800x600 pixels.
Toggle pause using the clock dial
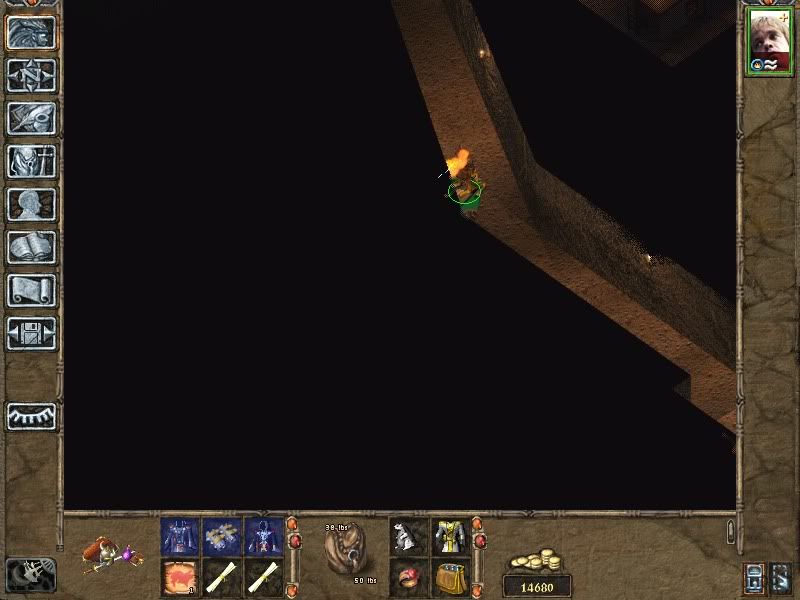click(x=30, y=573)
